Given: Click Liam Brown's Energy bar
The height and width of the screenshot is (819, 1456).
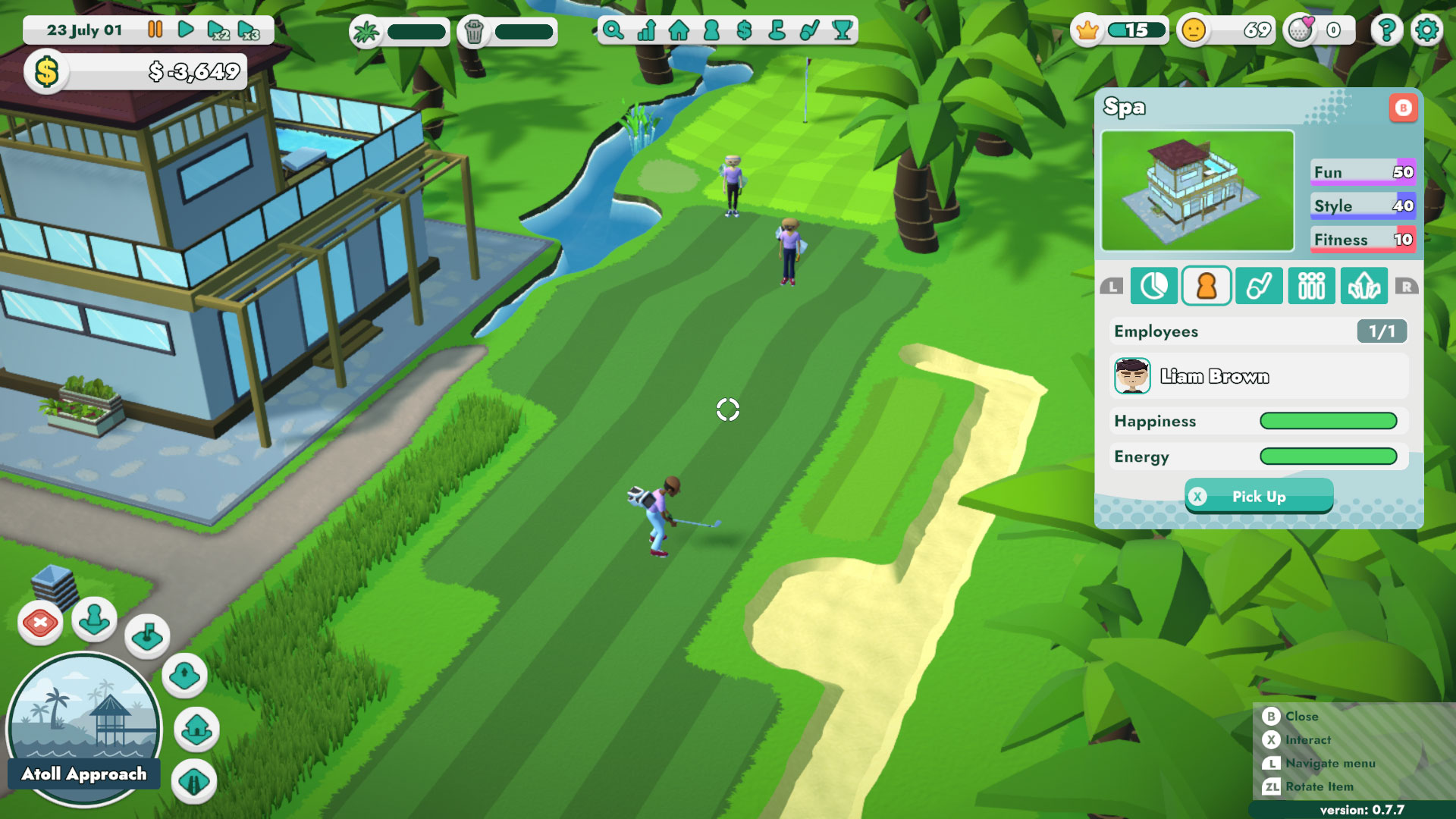Looking at the screenshot, I should pos(1329,457).
